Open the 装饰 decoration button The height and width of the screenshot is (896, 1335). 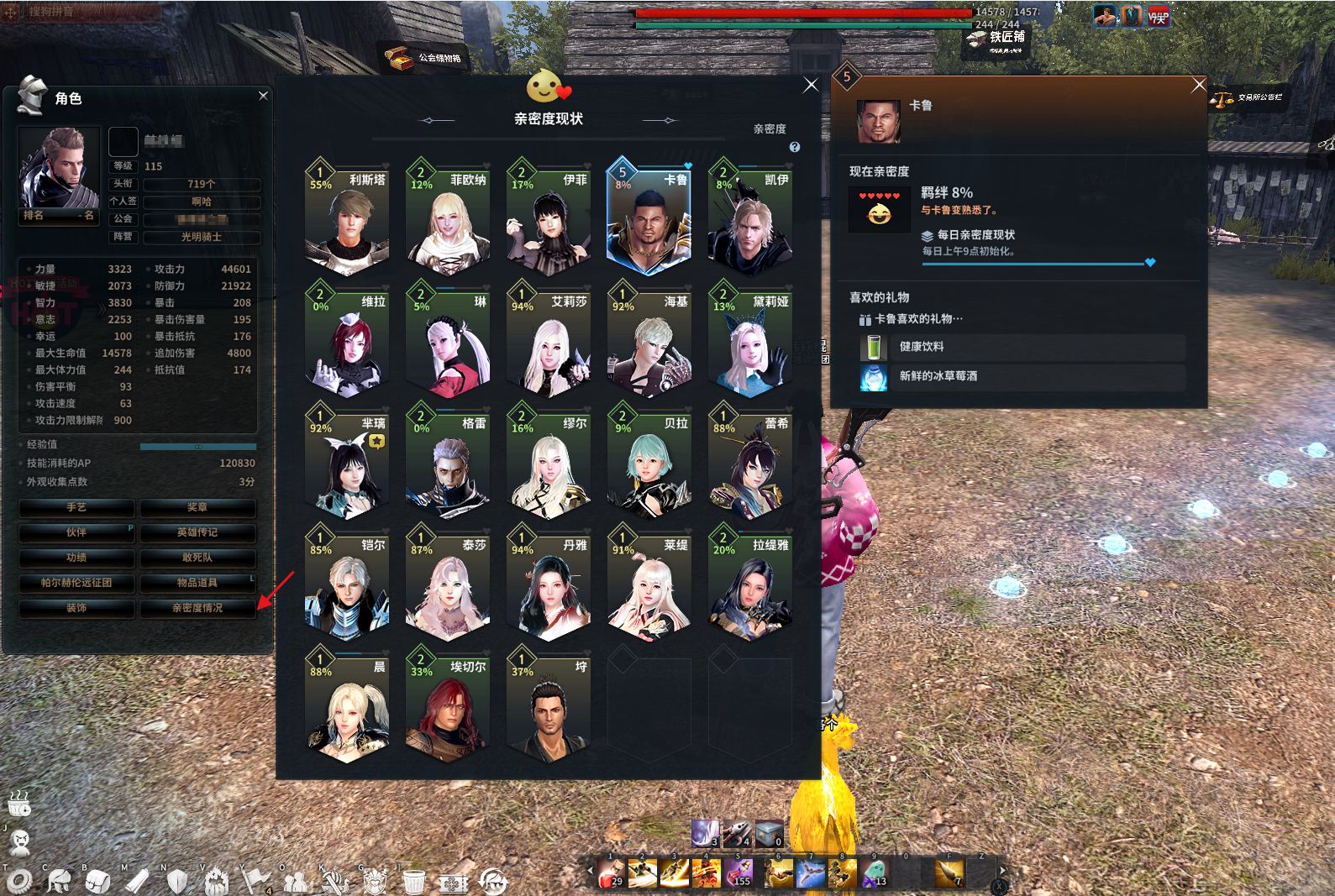(76, 607)
